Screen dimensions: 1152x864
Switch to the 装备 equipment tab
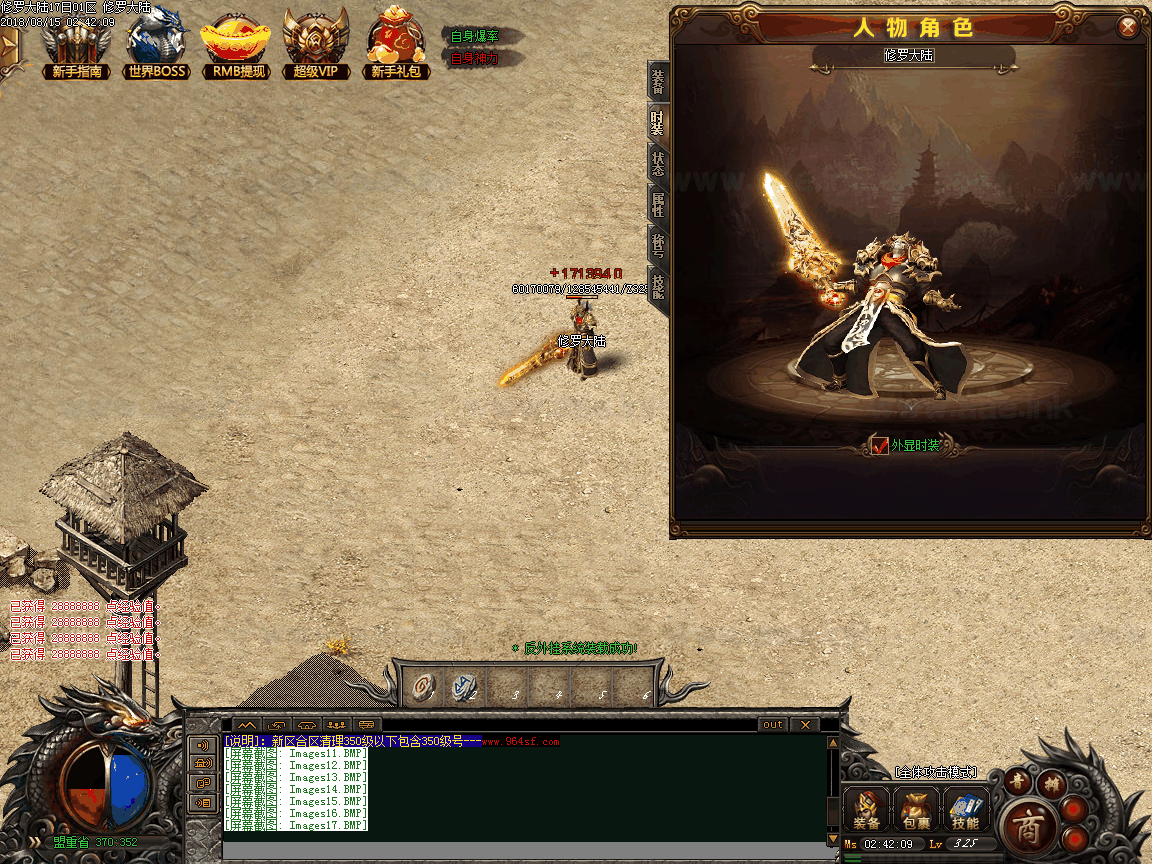point(657,80)
